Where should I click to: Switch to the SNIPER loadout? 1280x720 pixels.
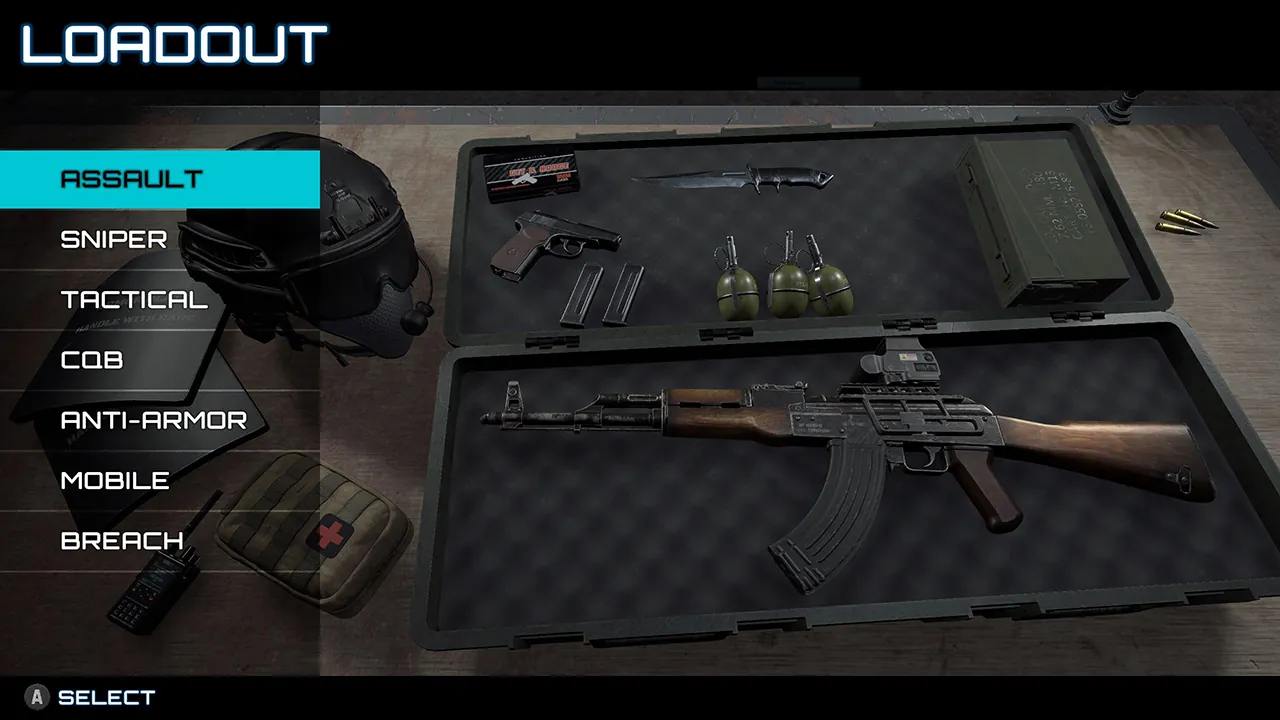point(113,239)
